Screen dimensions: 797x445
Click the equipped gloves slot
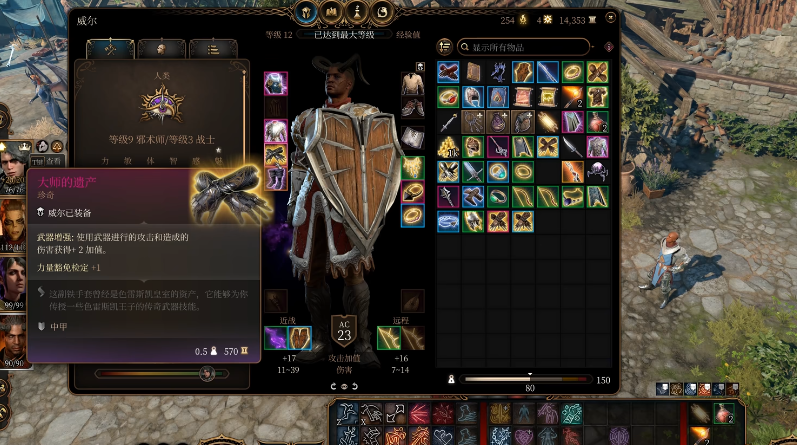pos(276,155)
